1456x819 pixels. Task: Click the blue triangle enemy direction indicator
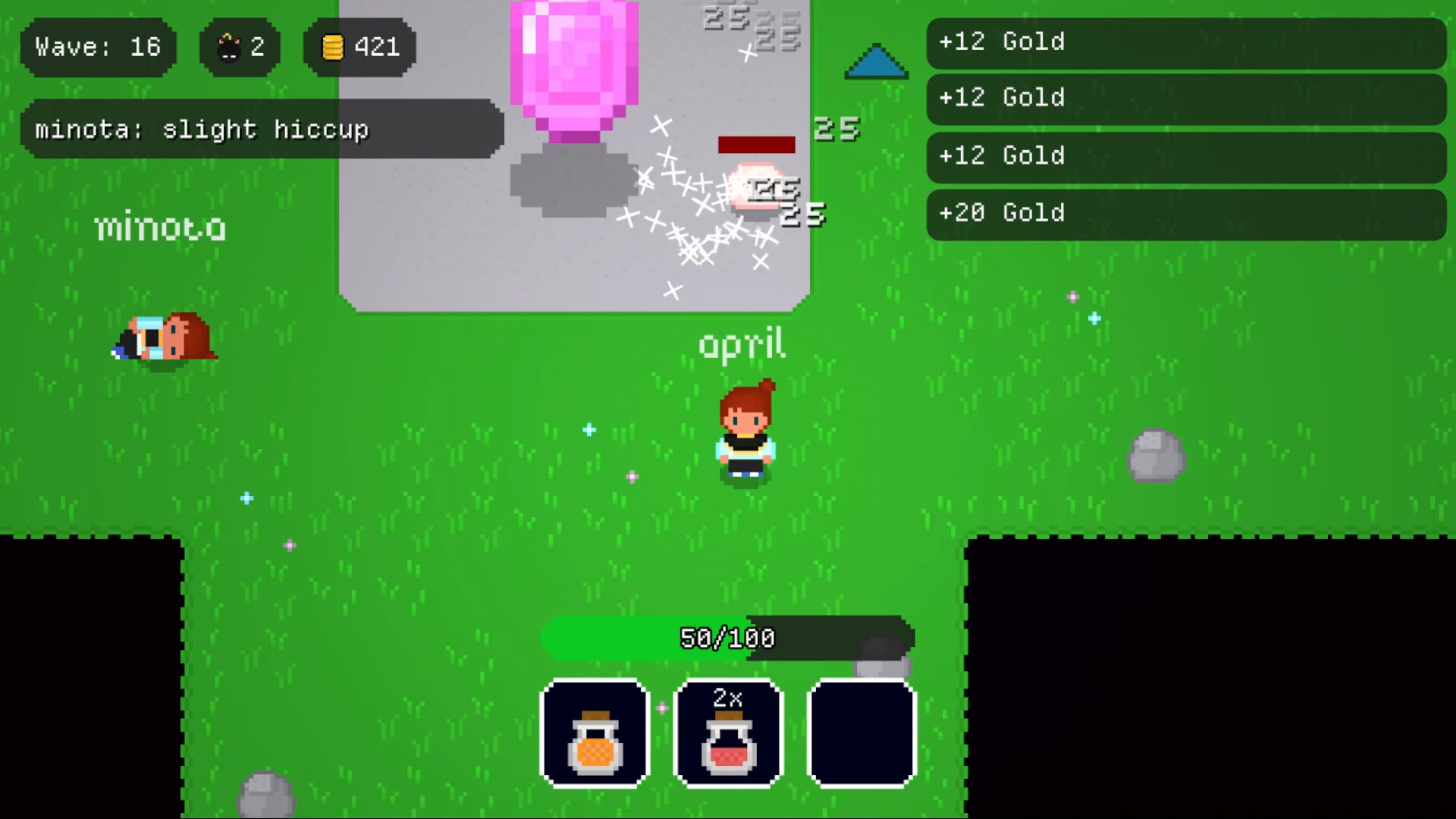tap(876, 62)
